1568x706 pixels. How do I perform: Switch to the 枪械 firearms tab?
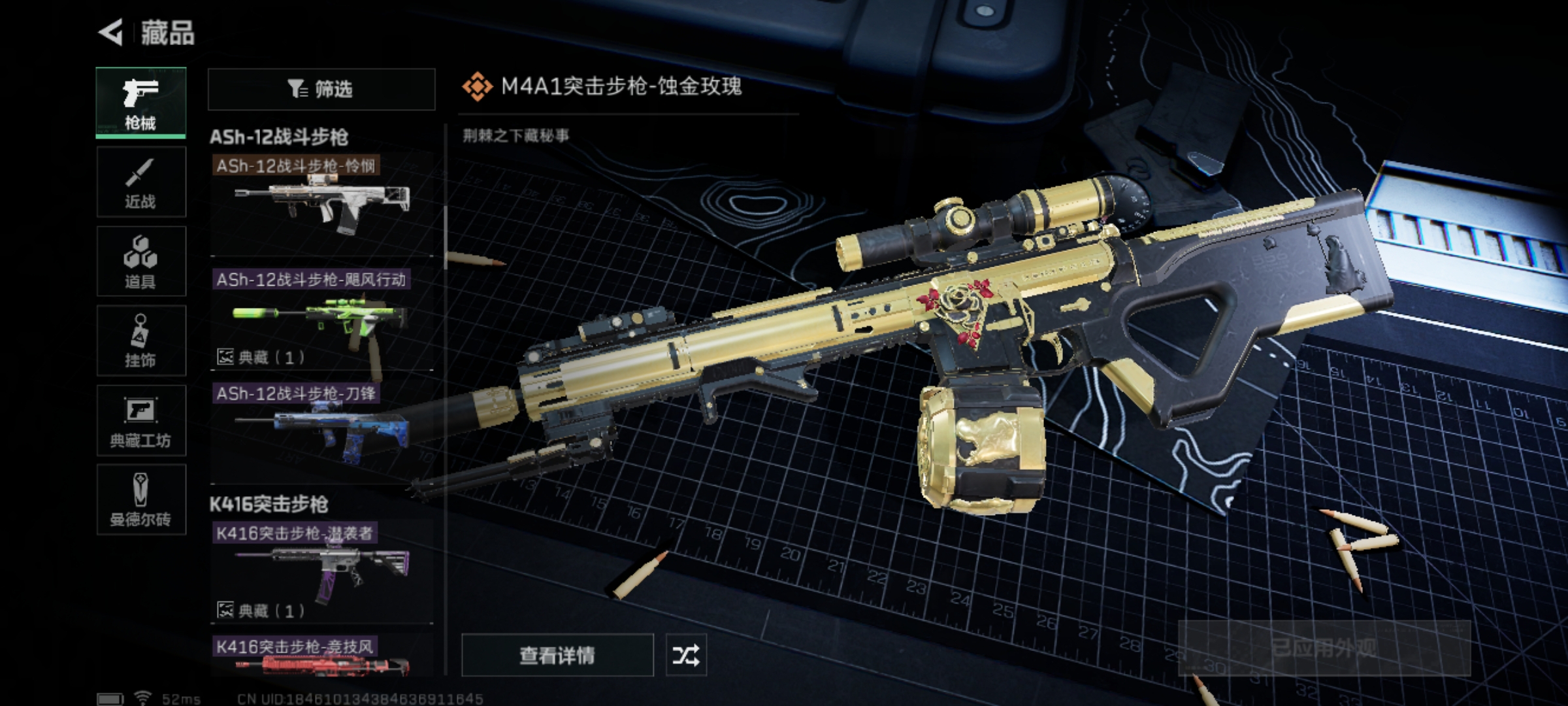tap(141, 103)
